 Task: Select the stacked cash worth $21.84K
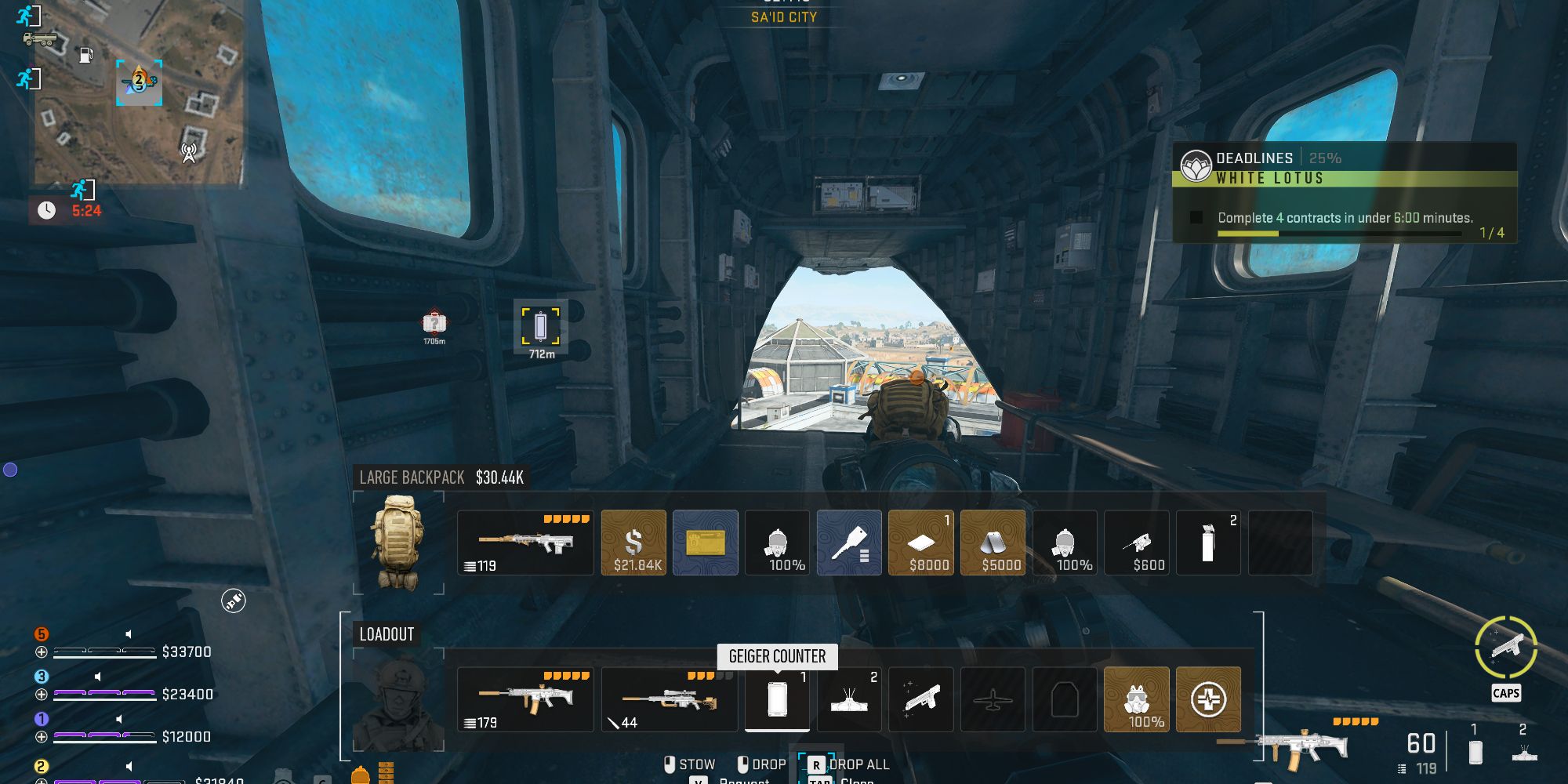click(x=633, y=543)
